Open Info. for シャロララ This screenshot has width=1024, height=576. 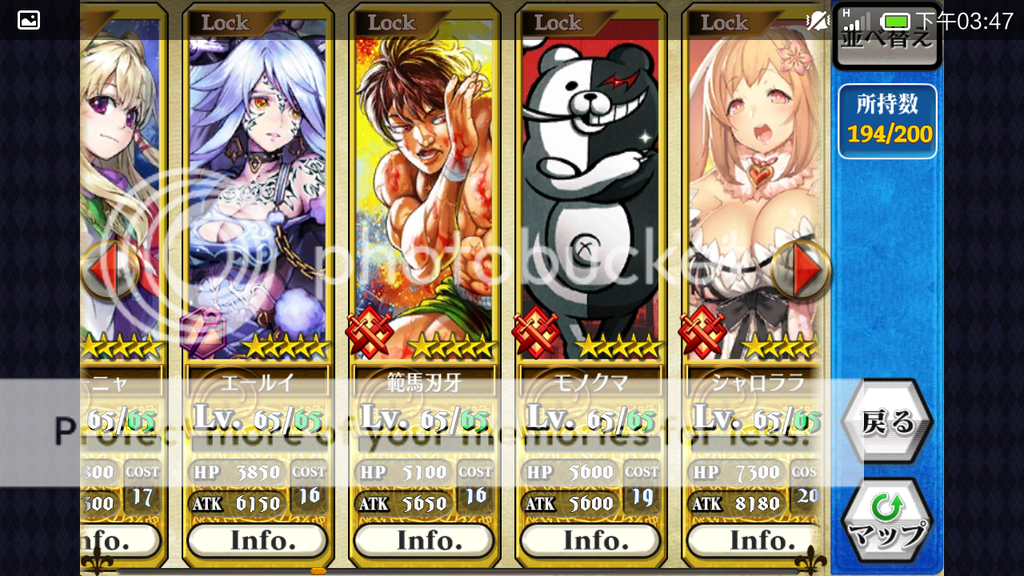pos(756,540)
